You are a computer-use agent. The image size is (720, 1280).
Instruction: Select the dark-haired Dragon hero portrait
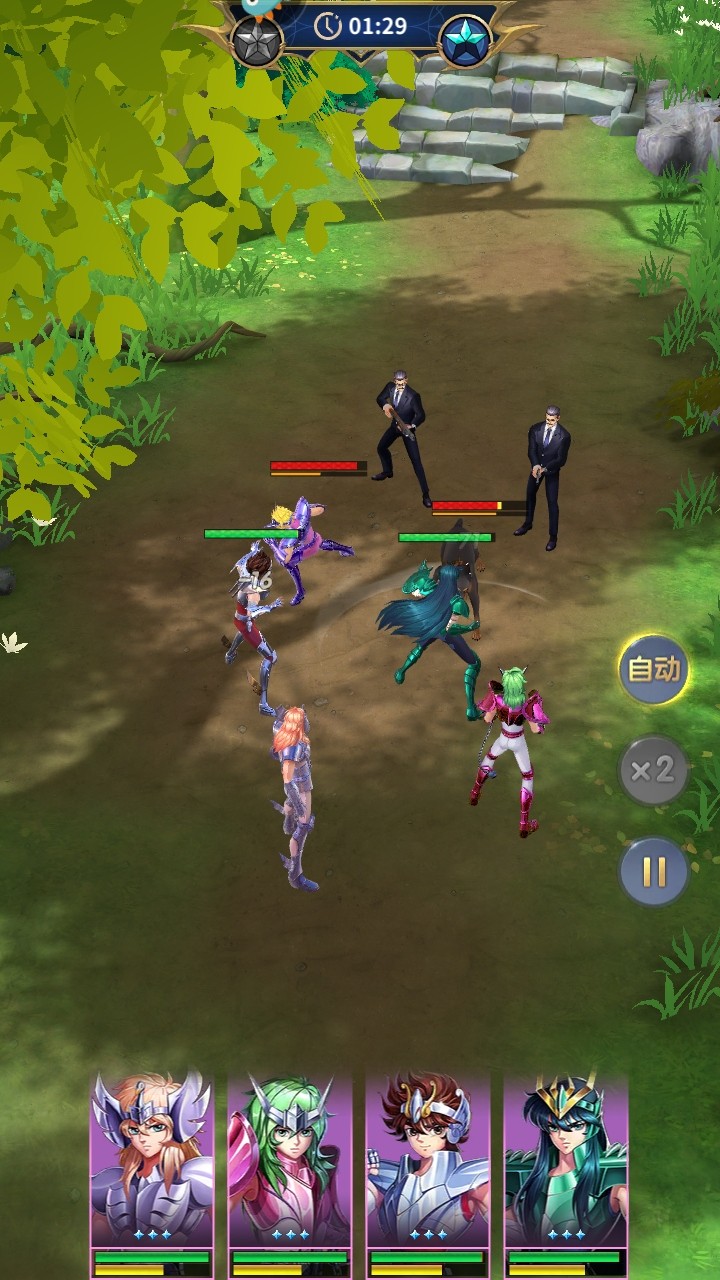pos(566,1160)
